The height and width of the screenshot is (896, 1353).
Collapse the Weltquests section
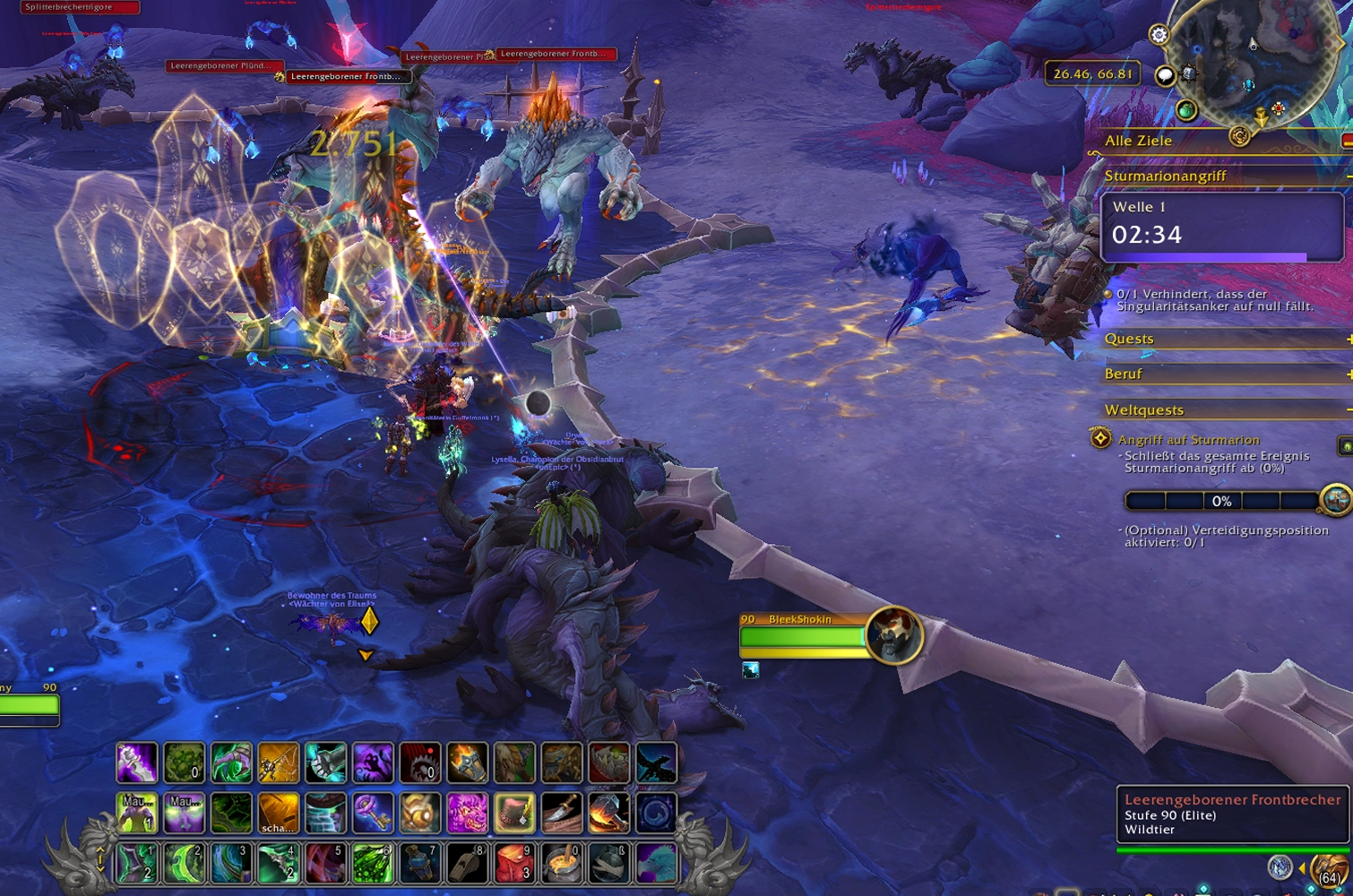point(1349,410)
